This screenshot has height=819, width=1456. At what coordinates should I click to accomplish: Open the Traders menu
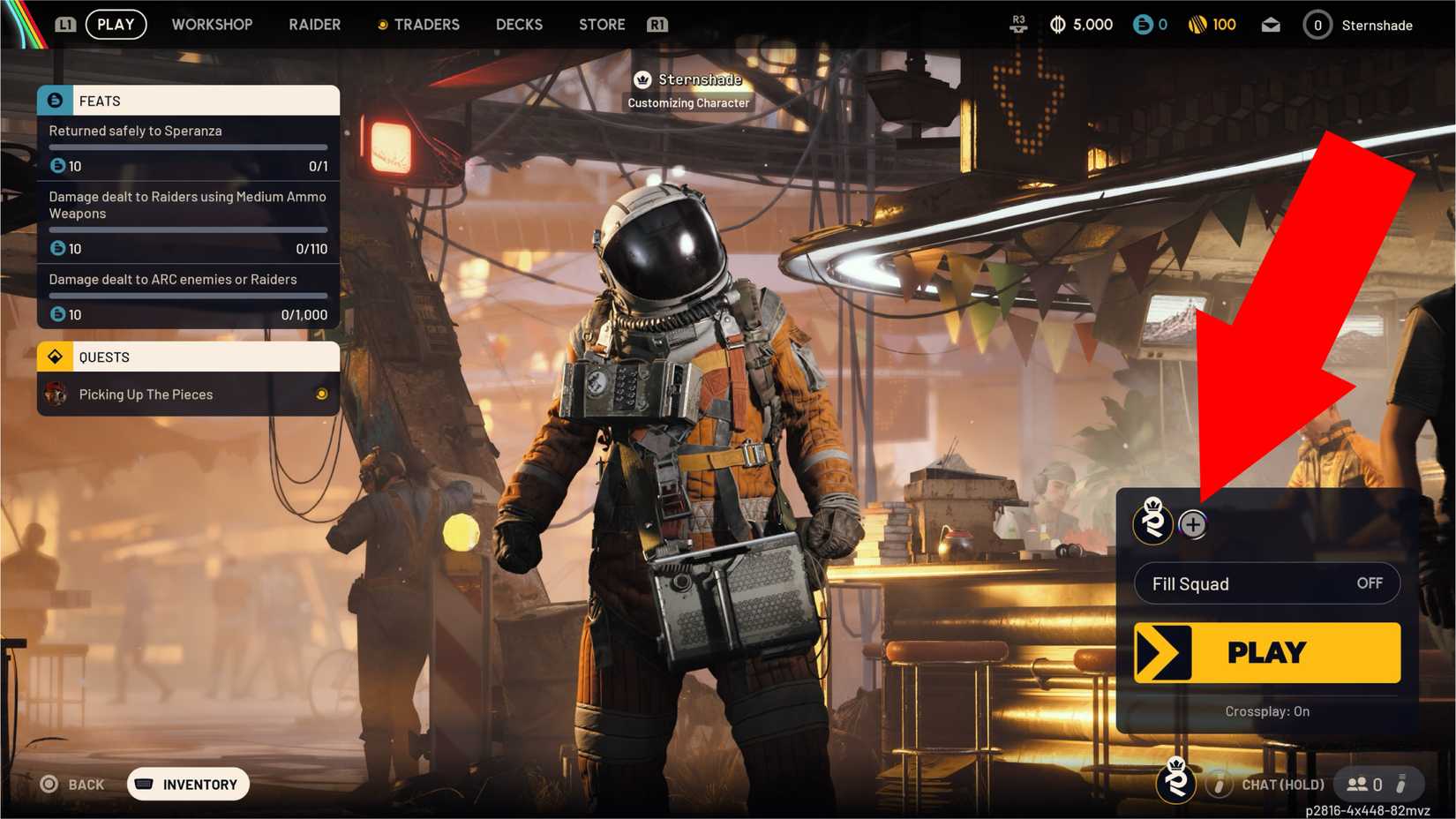click(x=426, y=24)
